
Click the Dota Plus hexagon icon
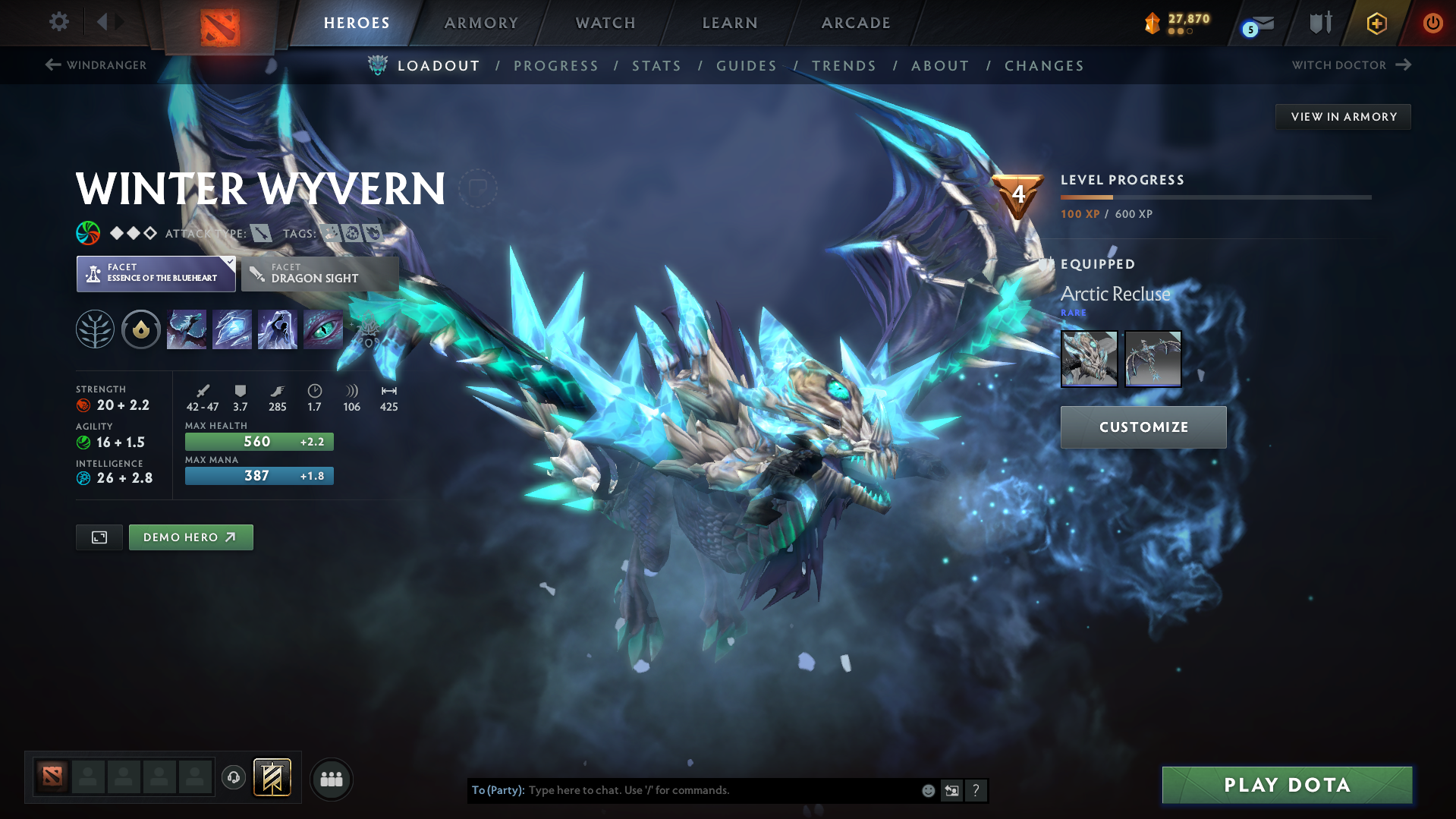(x=1376, y=23)
